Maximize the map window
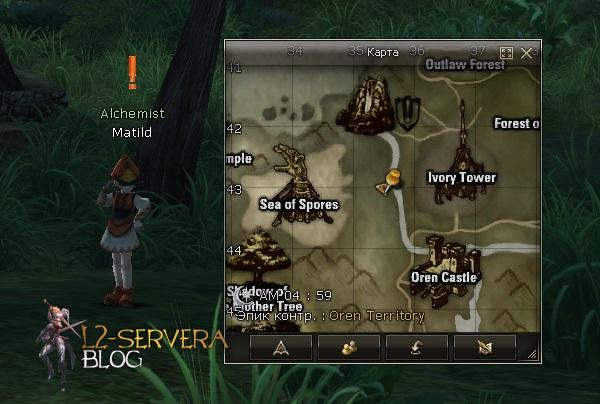Screen dimensions: 600x404 pos(506,52)
